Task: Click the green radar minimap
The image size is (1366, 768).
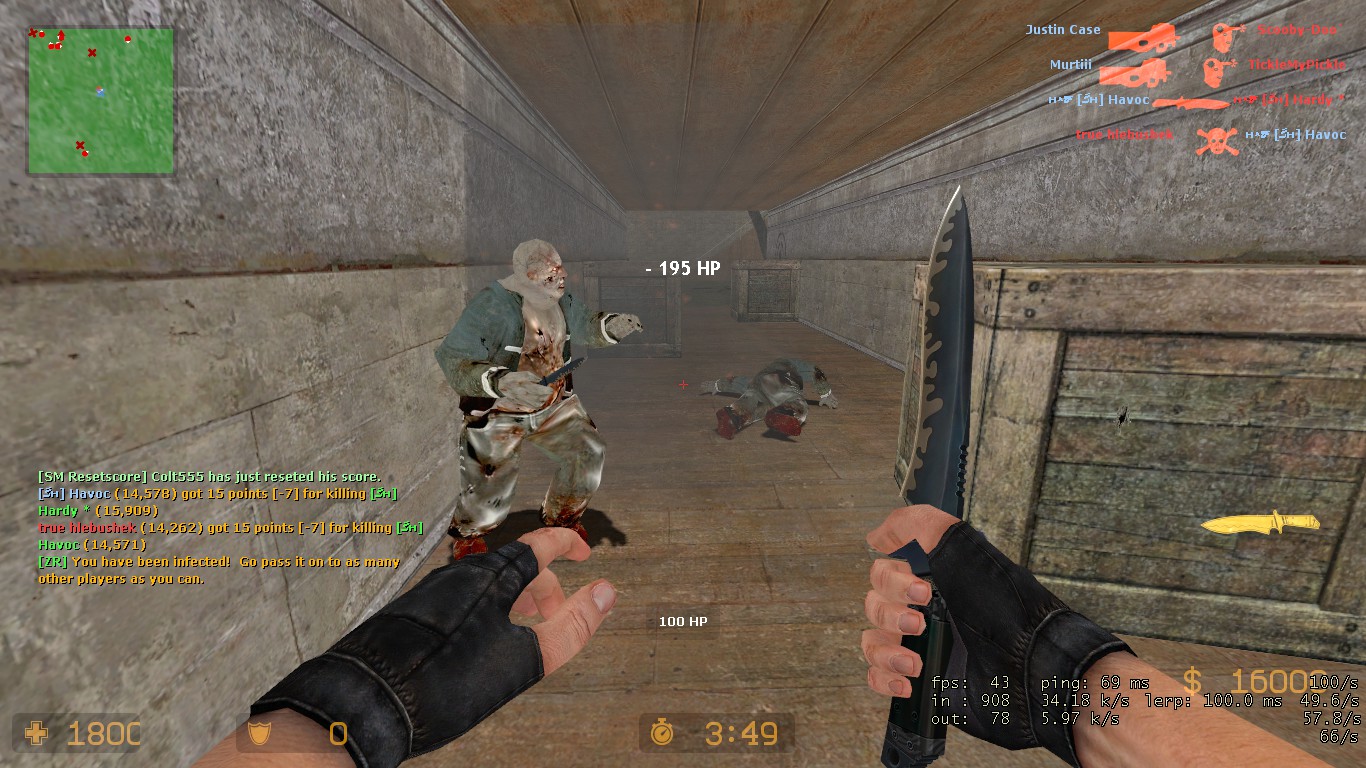Action: (100, 100)
